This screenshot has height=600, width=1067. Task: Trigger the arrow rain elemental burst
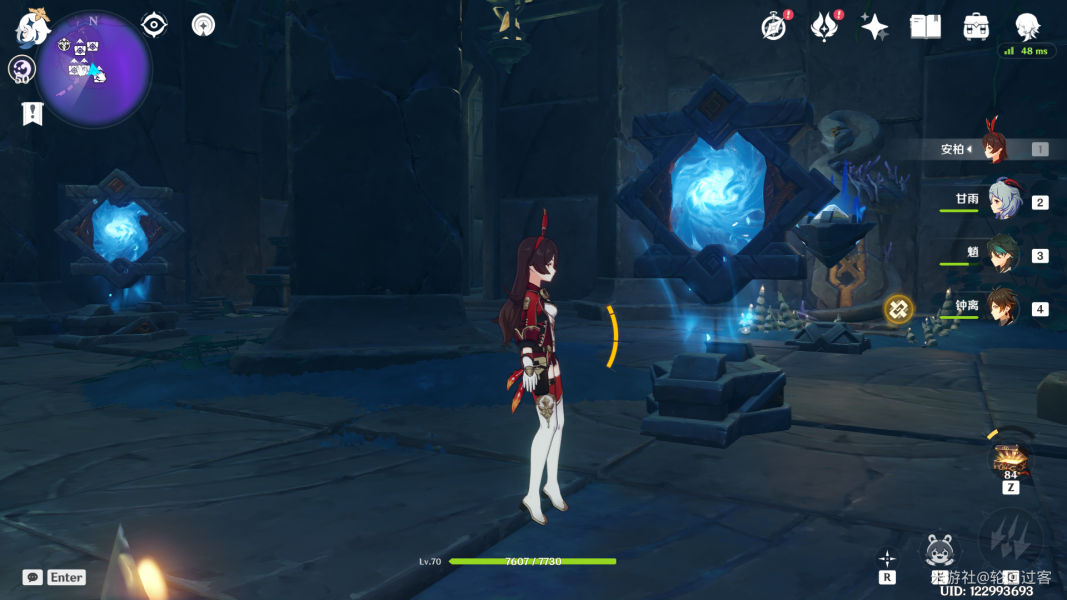coord(1011,540)
